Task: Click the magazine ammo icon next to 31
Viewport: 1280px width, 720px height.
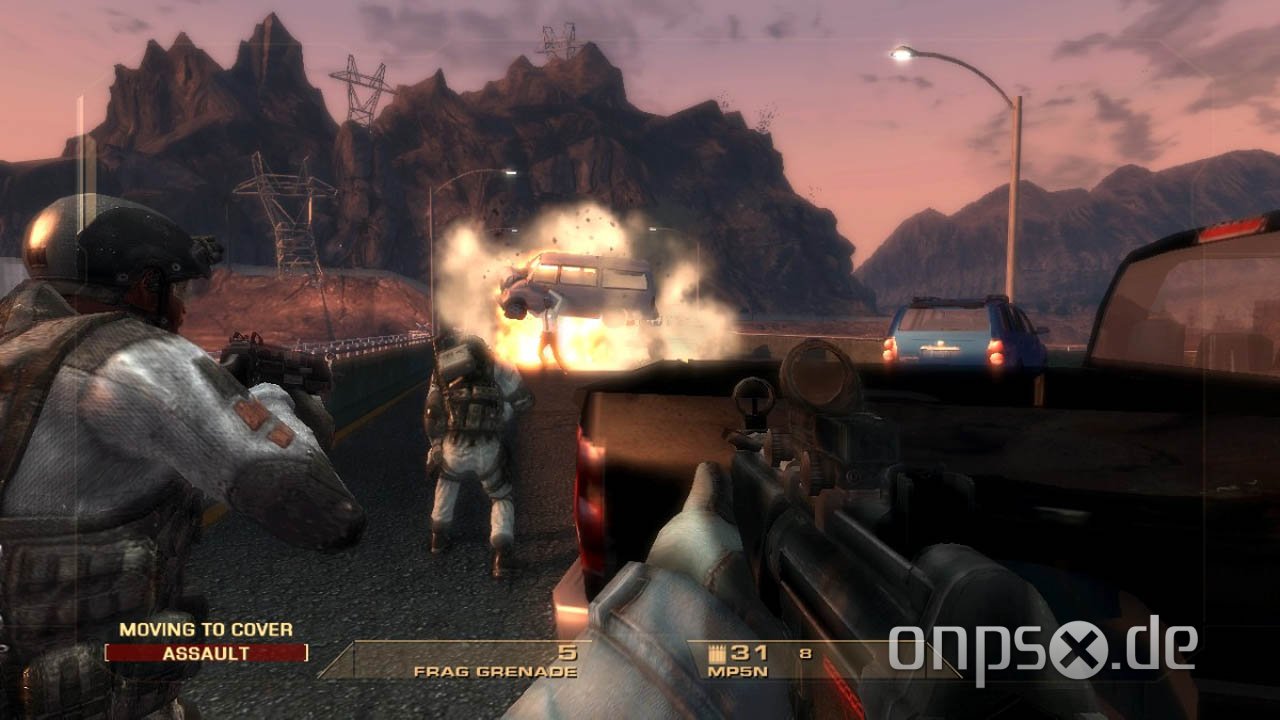Action: 716,651
